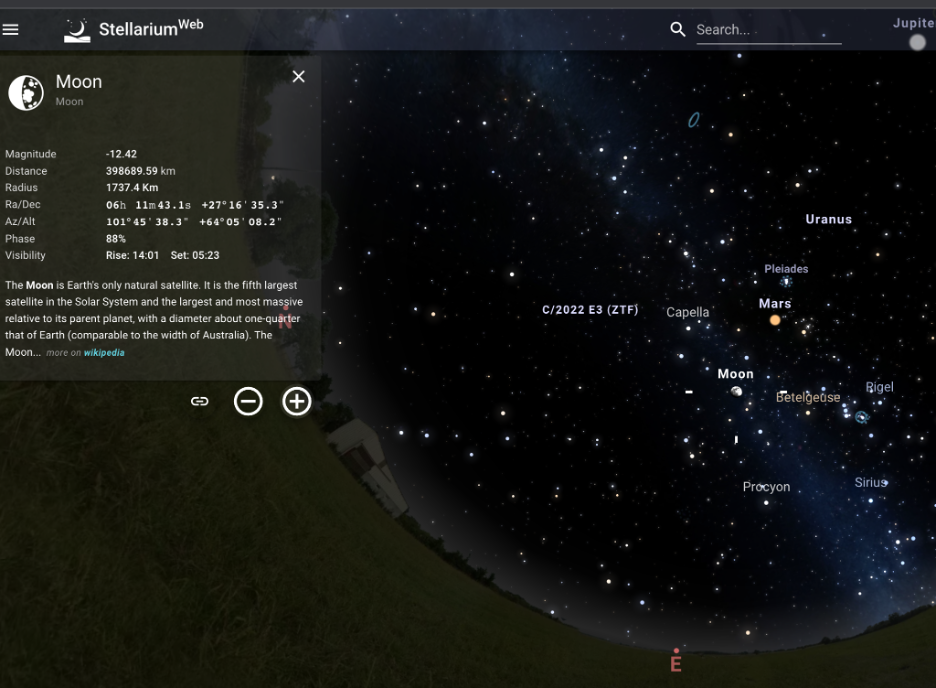Image resolution: width=936 pixels, height=688 pixels.
Task: Copy the Moon share link
Action: click(x=200, y=401)
